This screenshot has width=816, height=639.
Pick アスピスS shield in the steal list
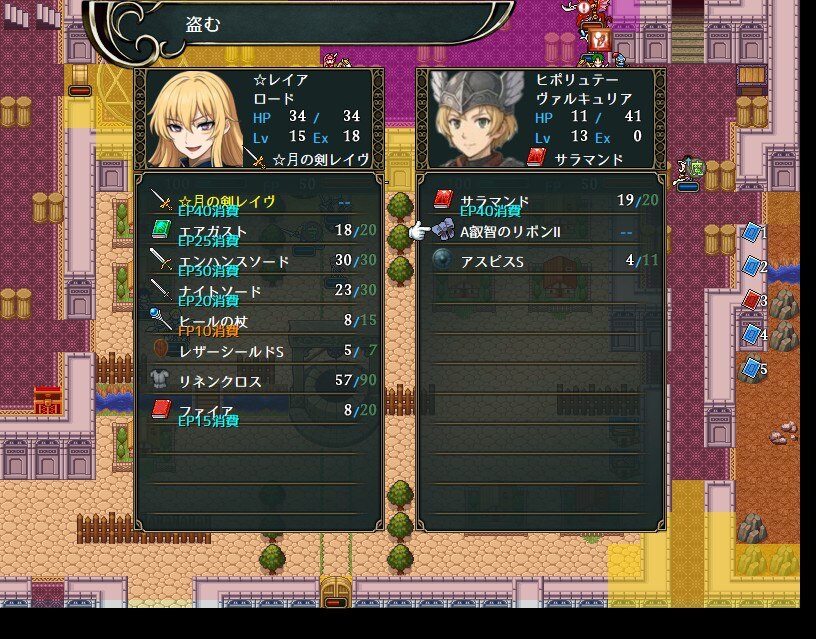(x=540, y=260)
